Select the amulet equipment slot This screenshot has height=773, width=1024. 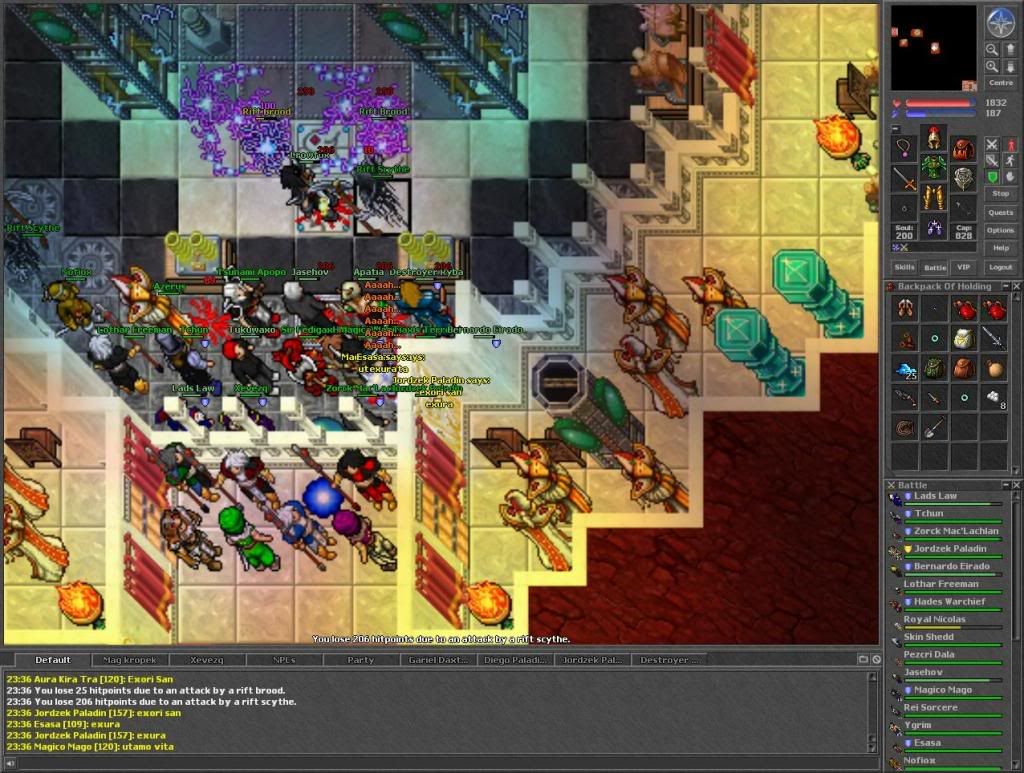pyautogui.click(x=905, y=150)
